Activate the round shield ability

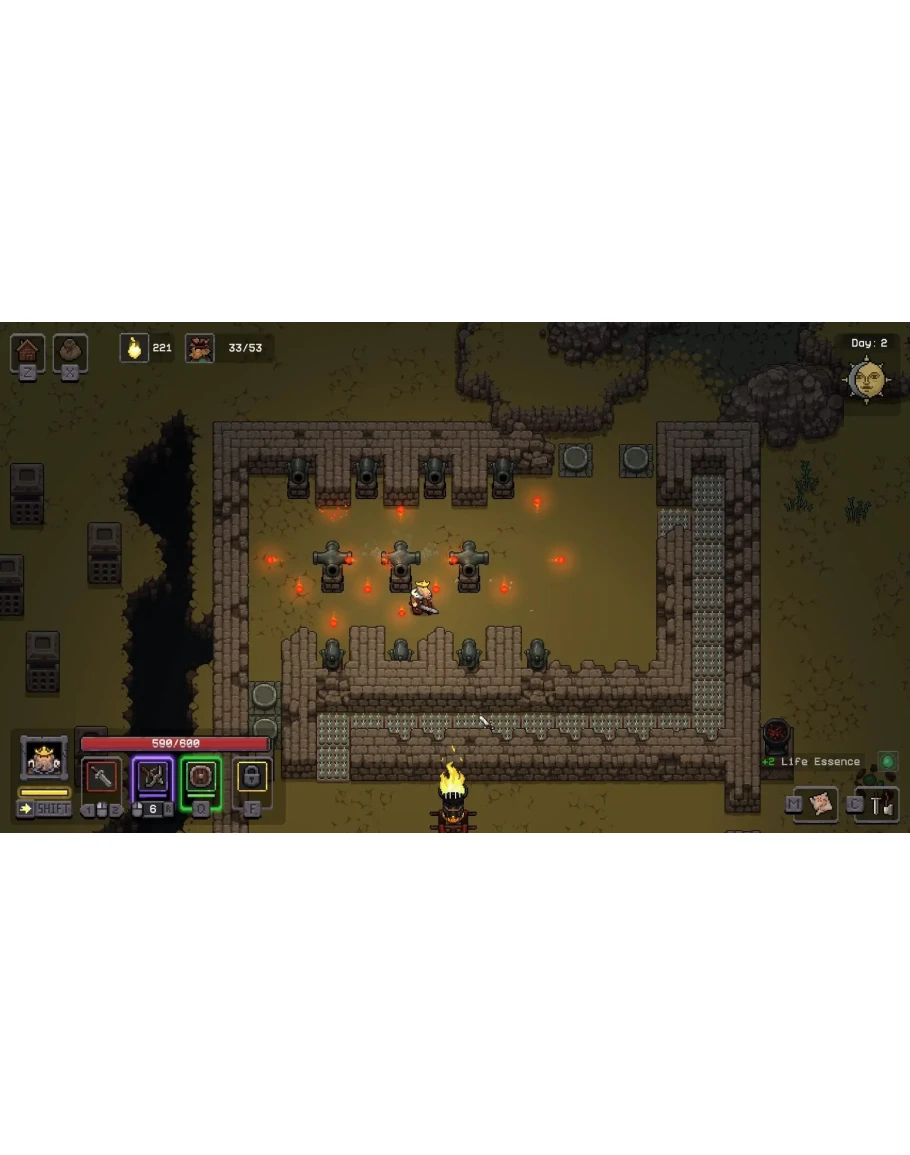click(201, 776)
